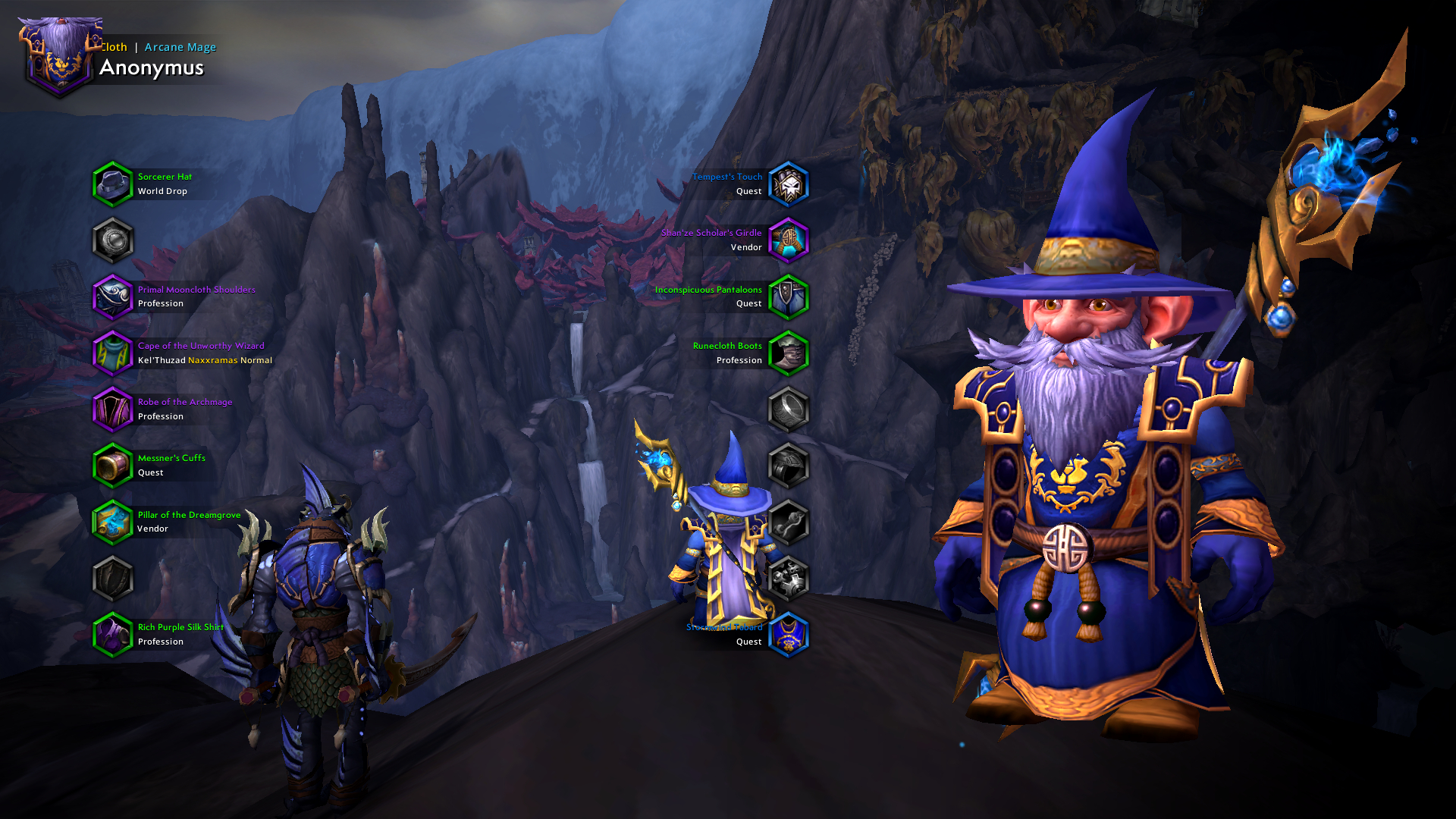Open the Cape of the Unworthy Wizard icon

[113, 353]
